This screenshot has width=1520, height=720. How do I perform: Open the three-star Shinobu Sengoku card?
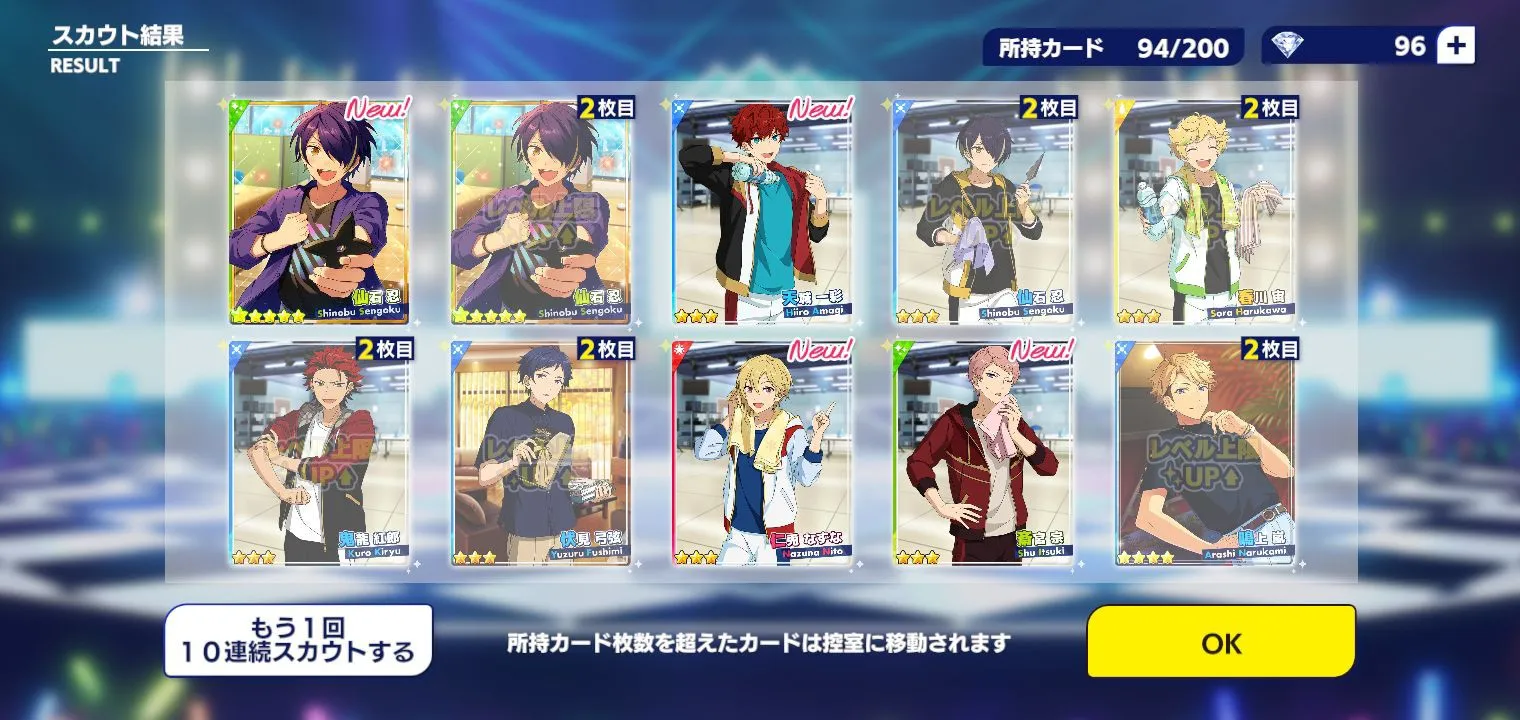985,210
